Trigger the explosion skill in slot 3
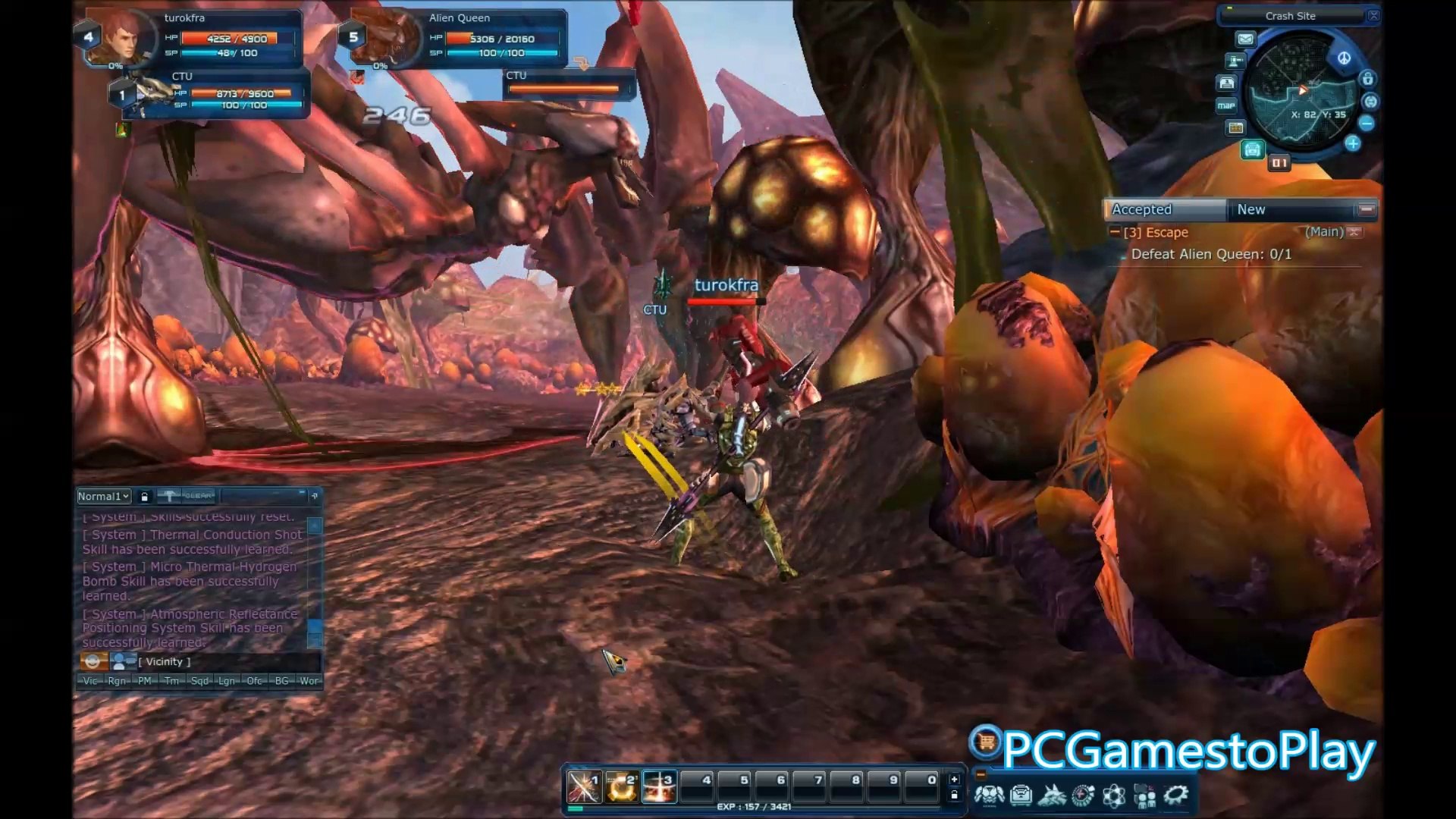 pyautogui.click(x=658, y=788)
